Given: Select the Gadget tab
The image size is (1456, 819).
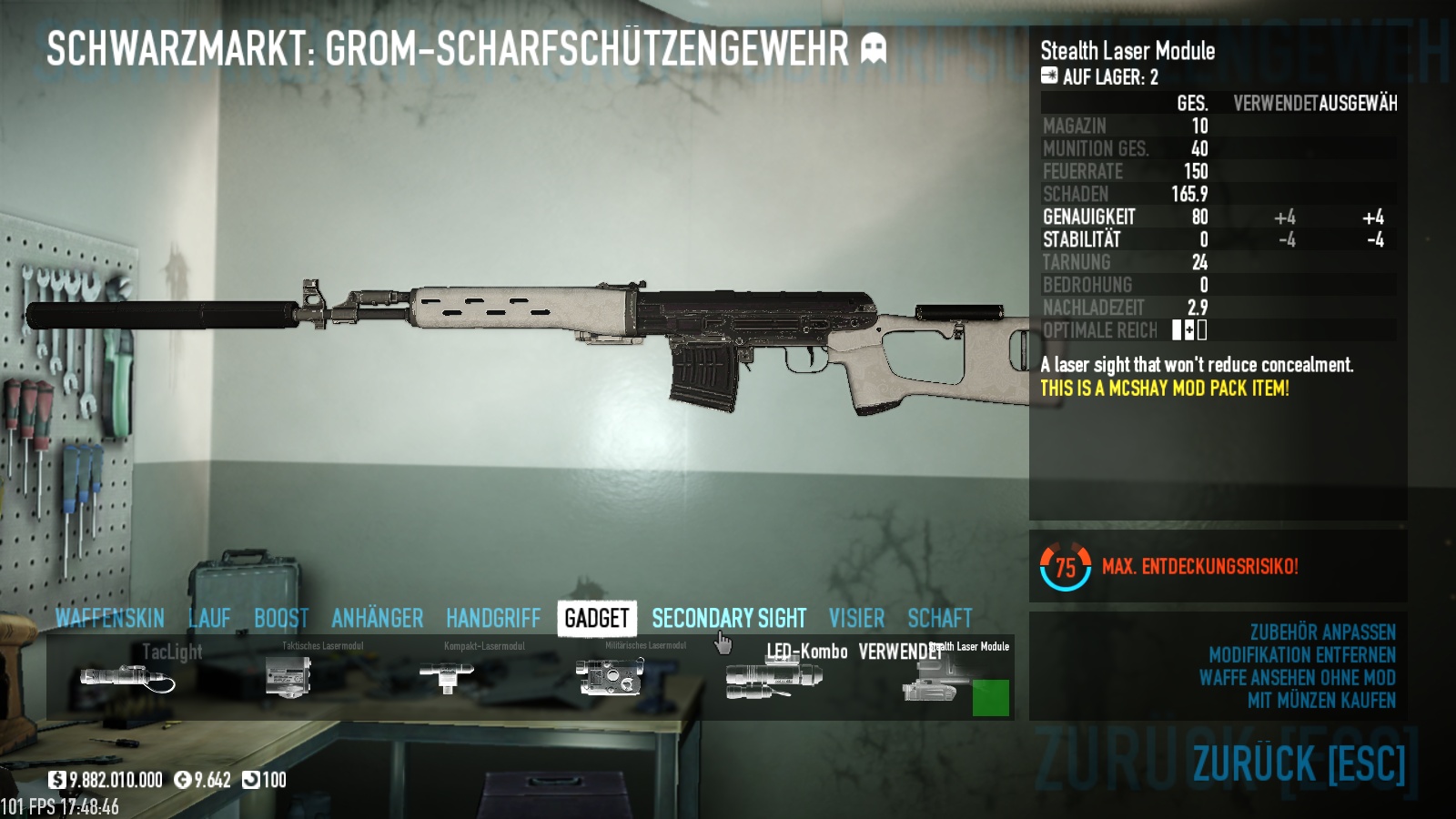Looking at the screenshot, I should click(597, 619).
